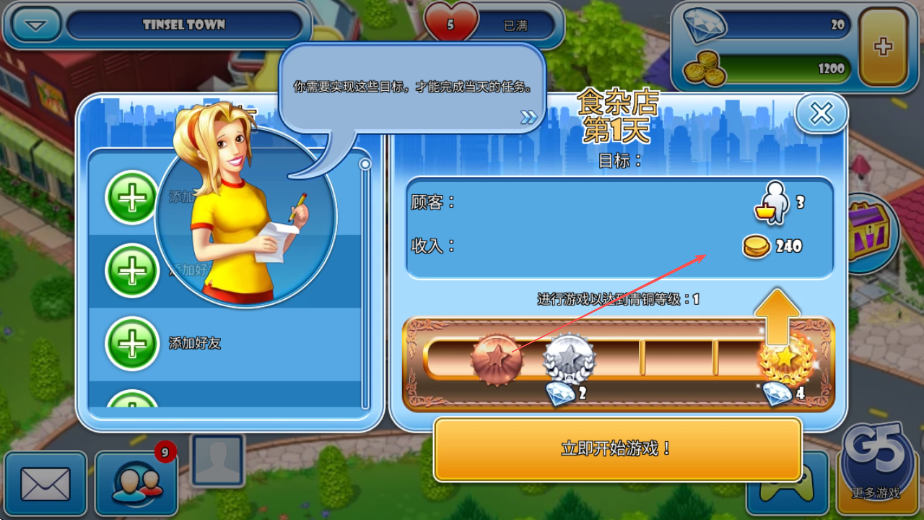The width and height of the screenshot is (924, 520).
Task: Select the bronze star medal
Action: pyautogui.click(x=497, y=357)
